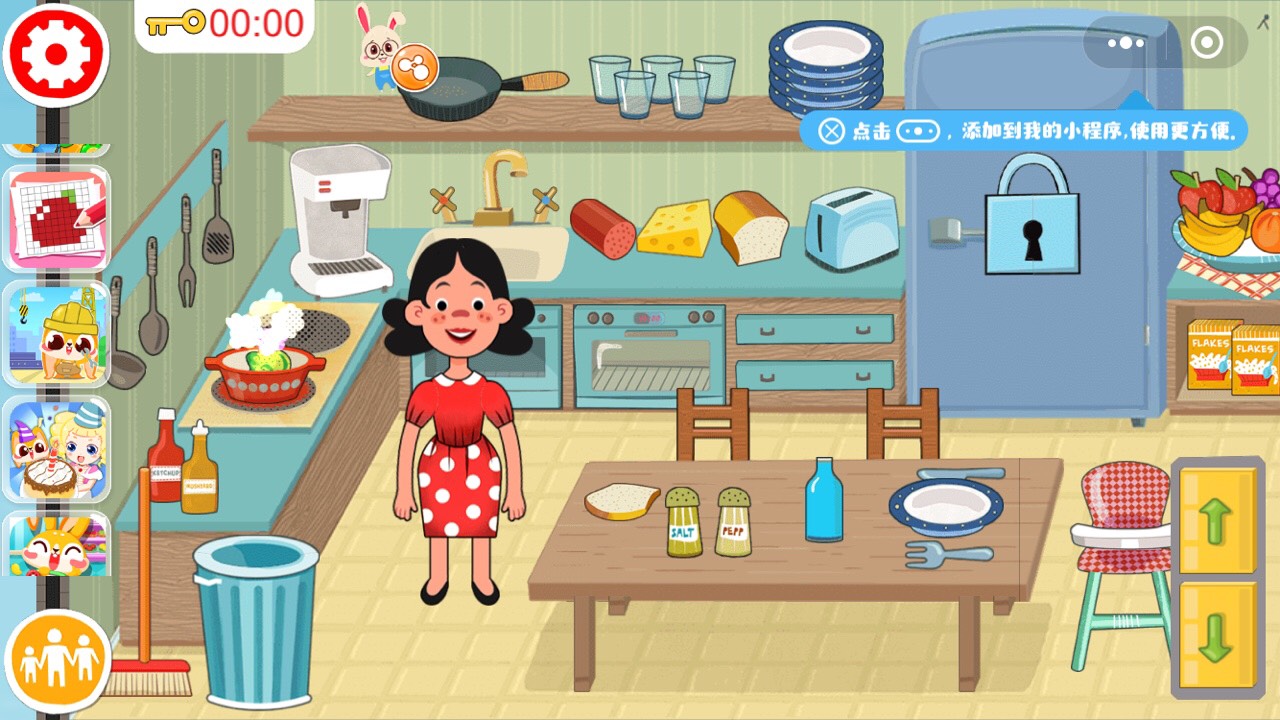Close the blue add-to-mini-programs tooltip
Viewport: 1280px width, 720px height.
832,131
